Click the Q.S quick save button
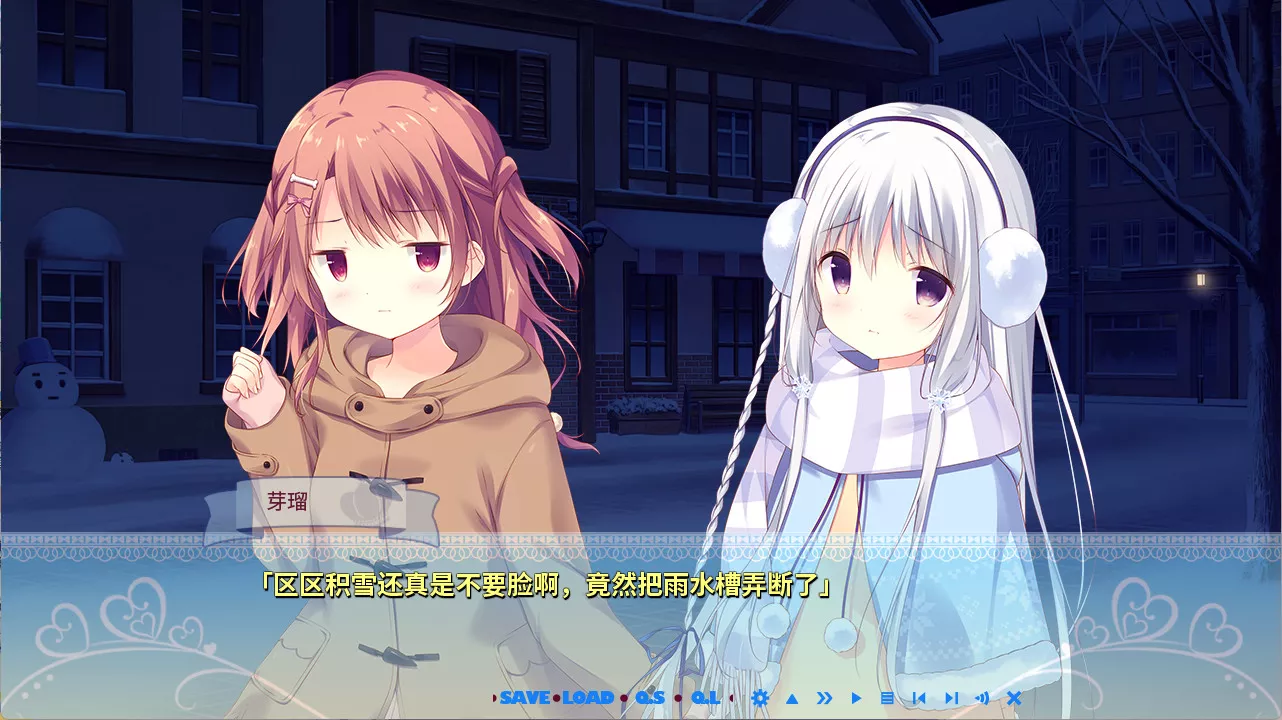This screenshot has height=720, width=1282. tap(650, 698)
